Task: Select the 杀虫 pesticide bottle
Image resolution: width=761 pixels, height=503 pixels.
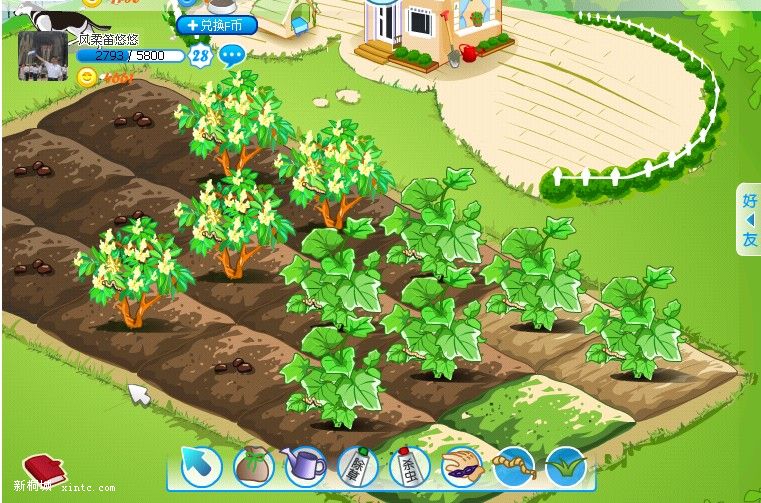Action: click(x=409, y=466)
